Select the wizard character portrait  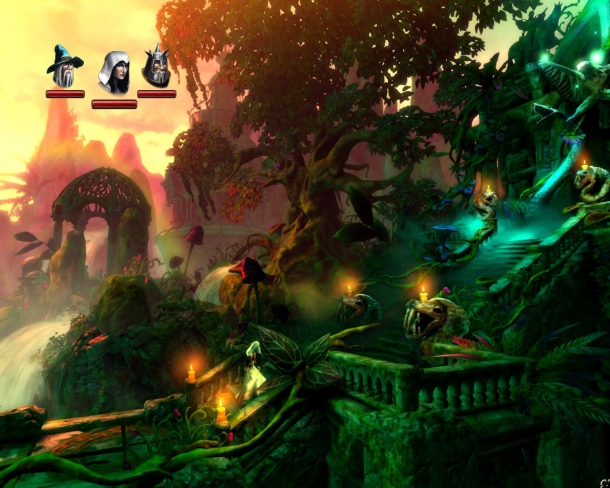(65, 67)
